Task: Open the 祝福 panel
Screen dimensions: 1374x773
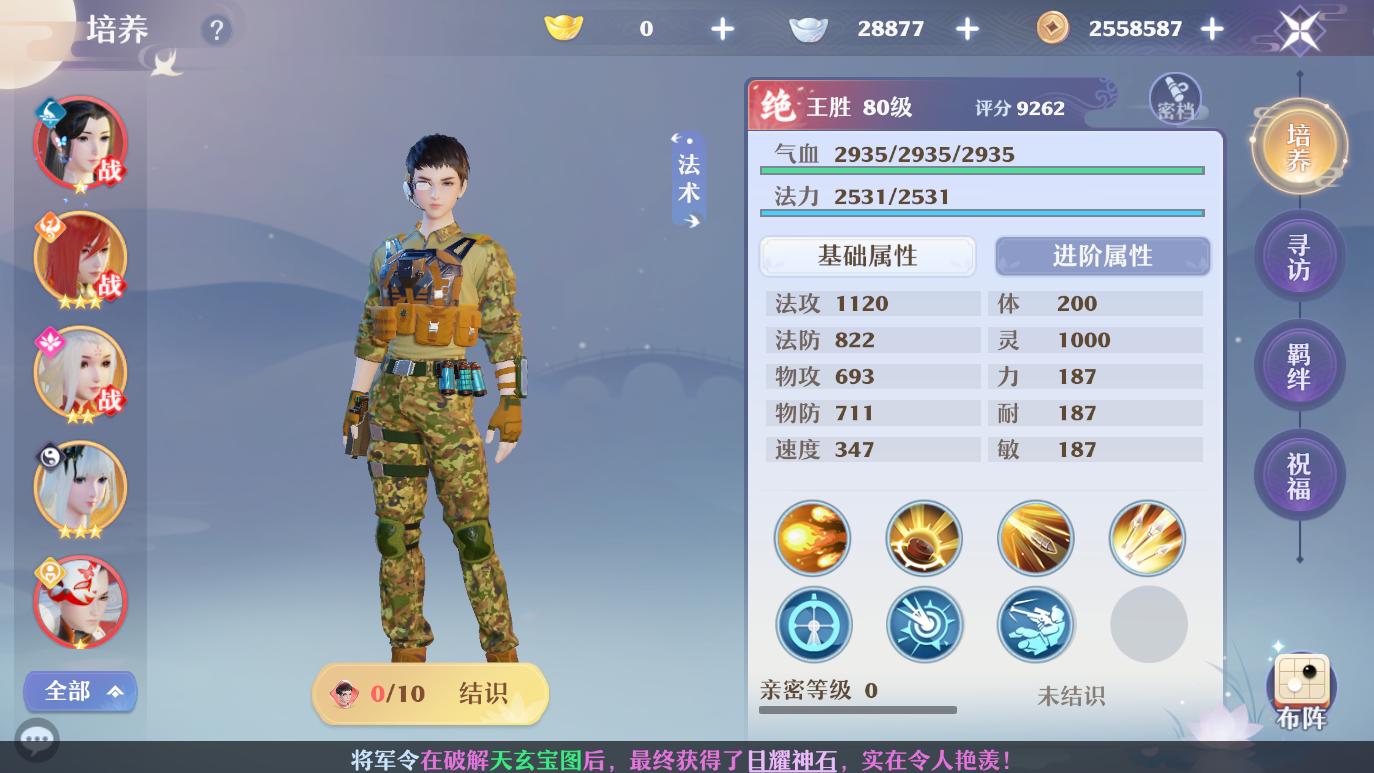Action: pos(1300,475)
